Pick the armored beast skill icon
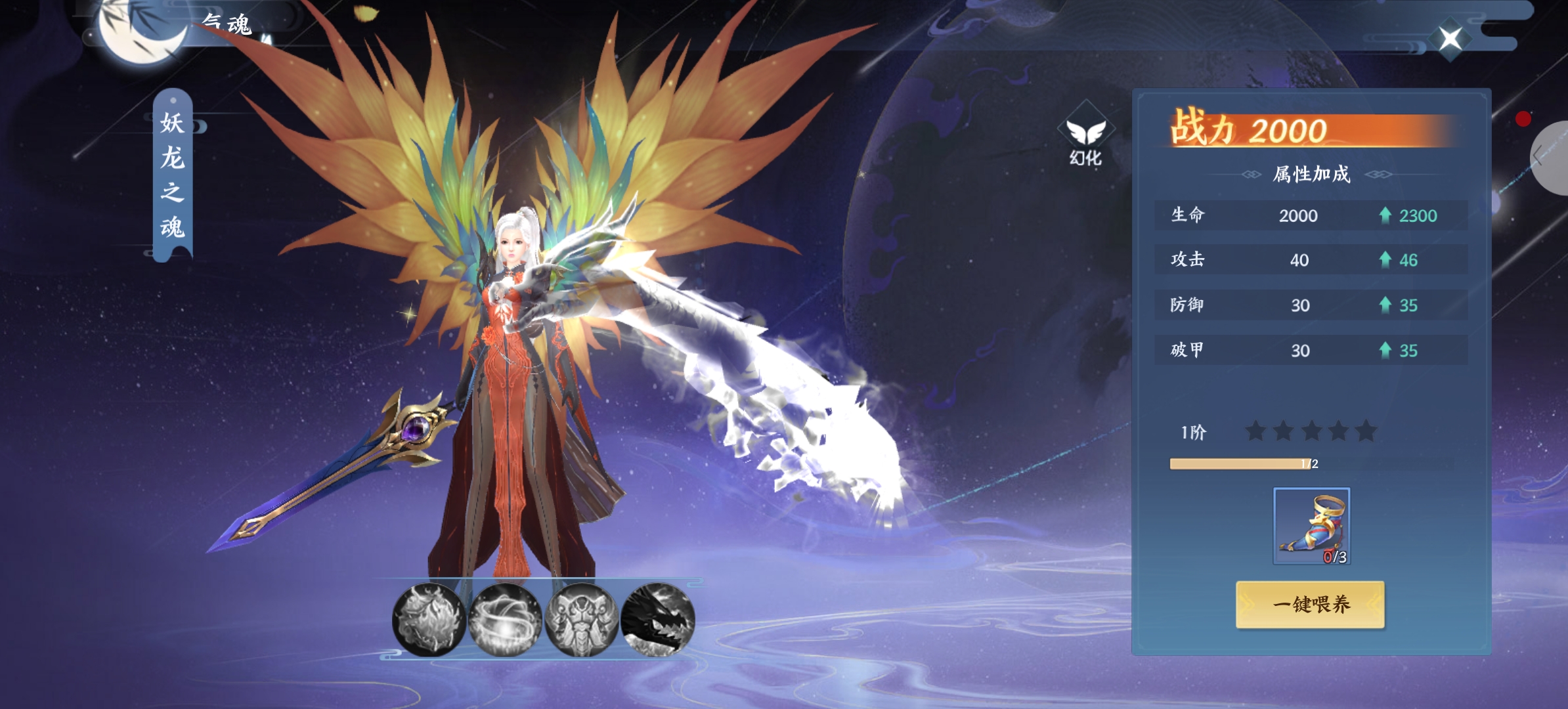This screenshot has width=1568, height=709. pyautogui.click(x=582, y=620)
